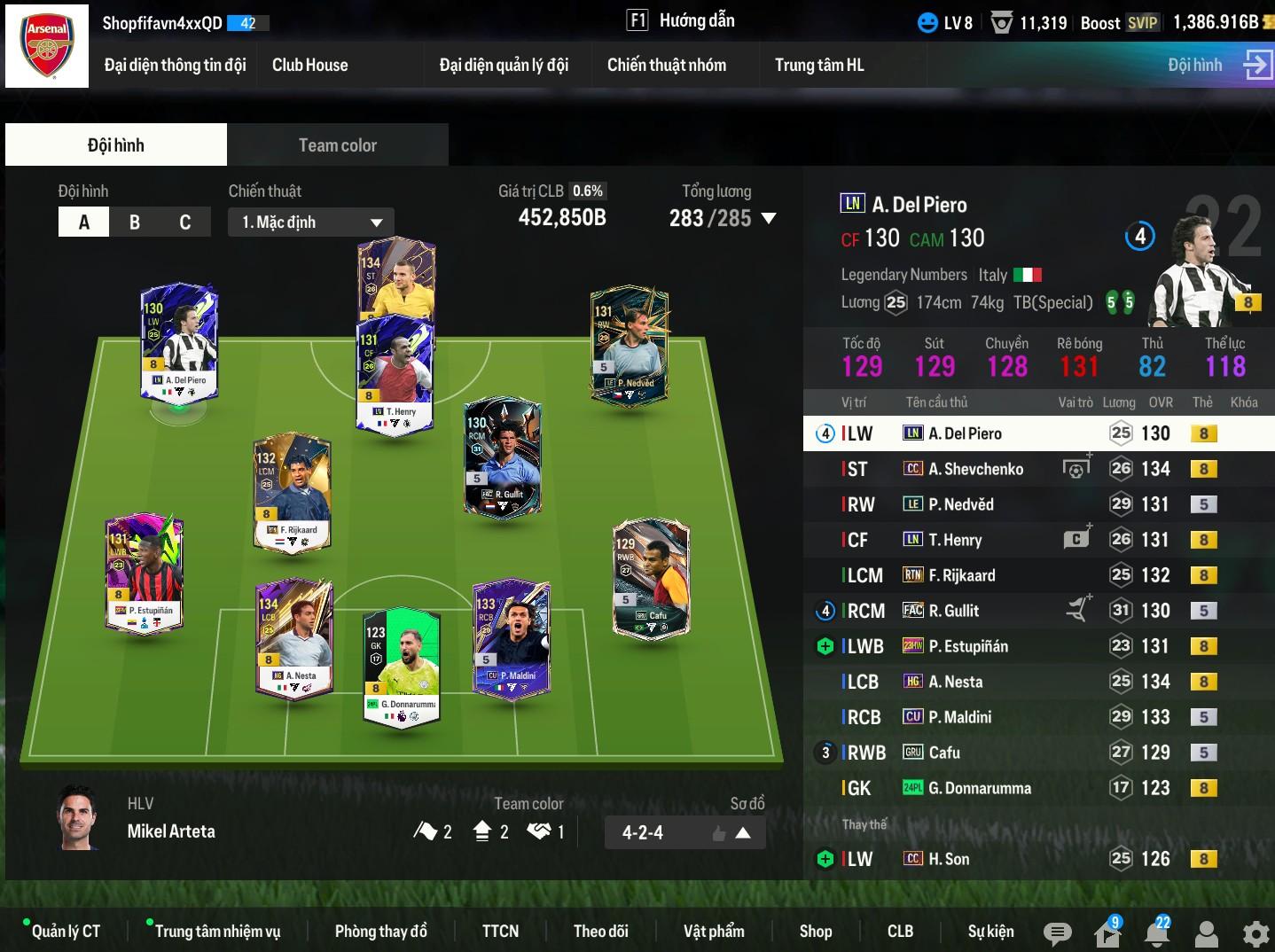Open the chat bubble icon
Viewport: 1275px width, 952px height.
click(x=1057, y=932)
